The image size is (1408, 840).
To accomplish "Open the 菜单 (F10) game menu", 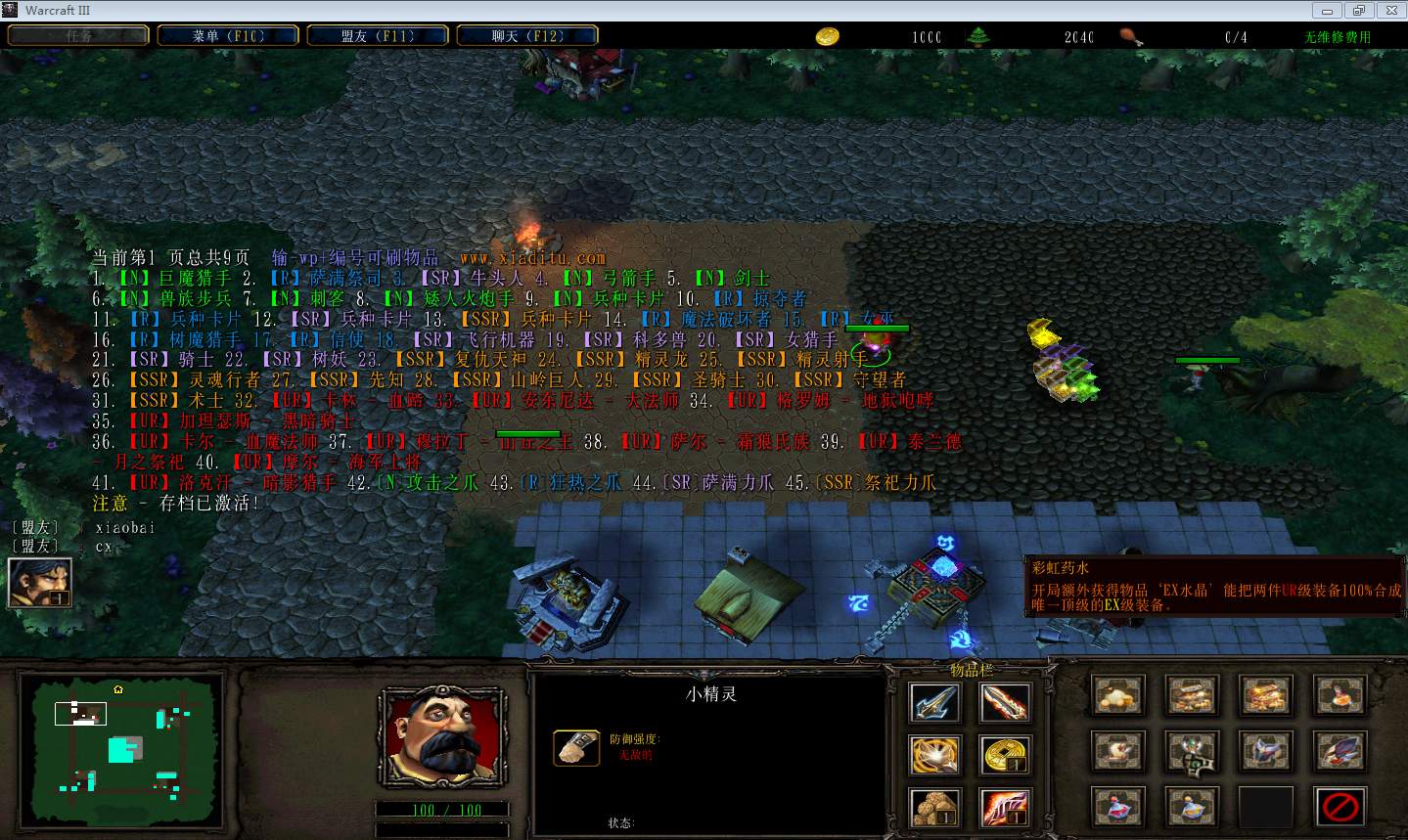I will pos(228,36).
